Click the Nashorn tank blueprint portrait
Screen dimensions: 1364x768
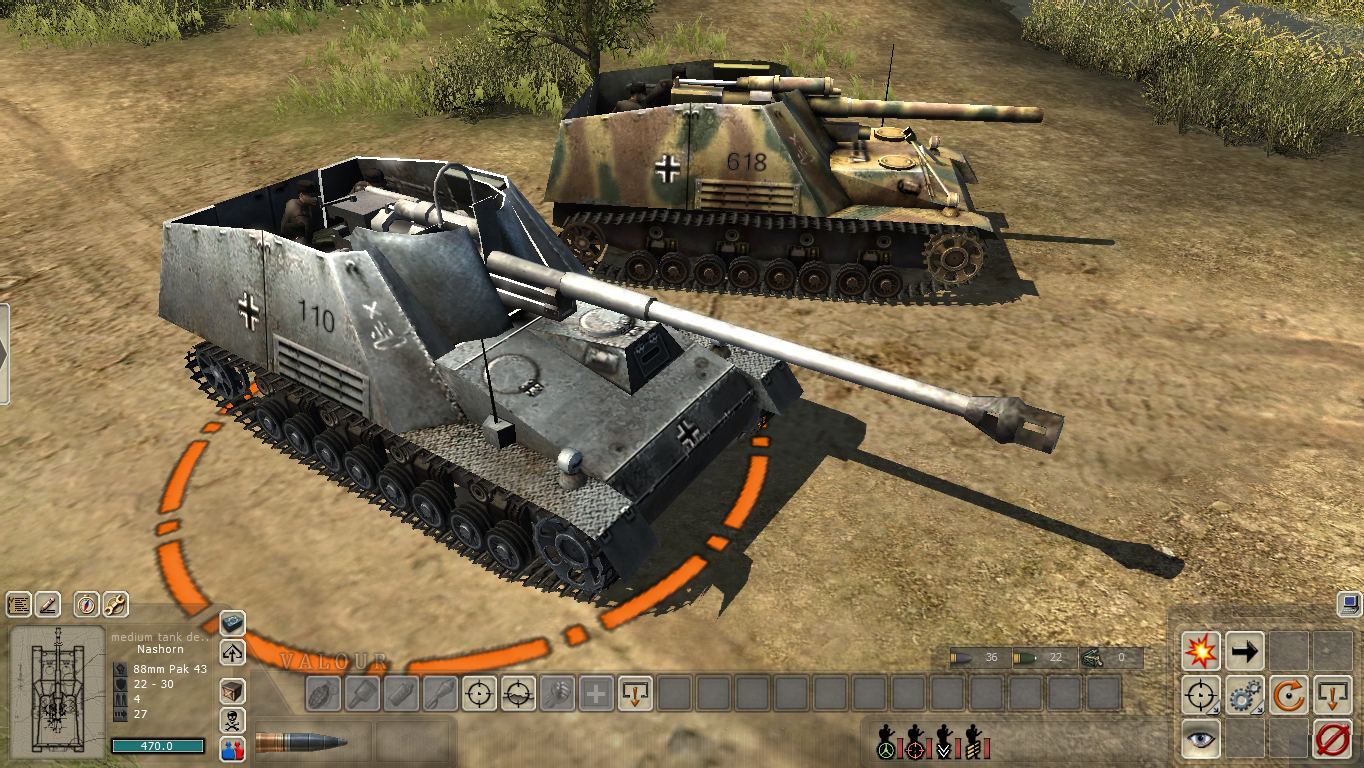57,691
